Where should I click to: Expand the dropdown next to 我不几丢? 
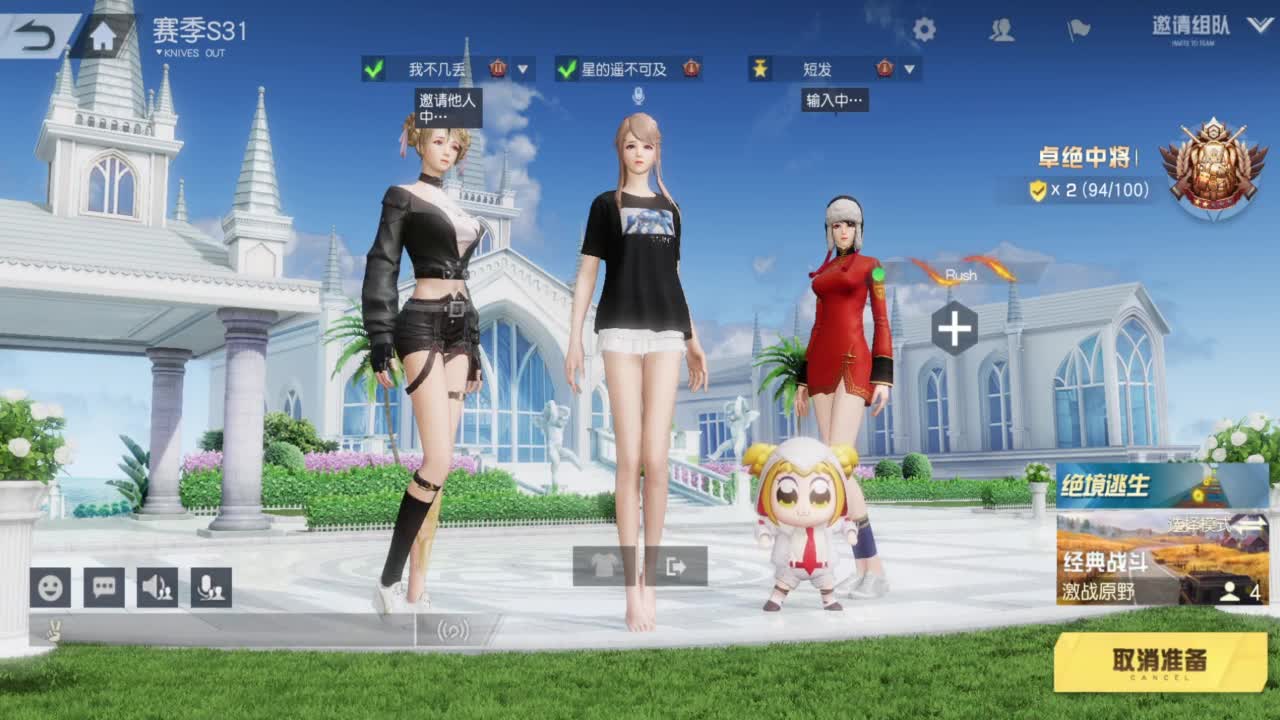[523, 71]
